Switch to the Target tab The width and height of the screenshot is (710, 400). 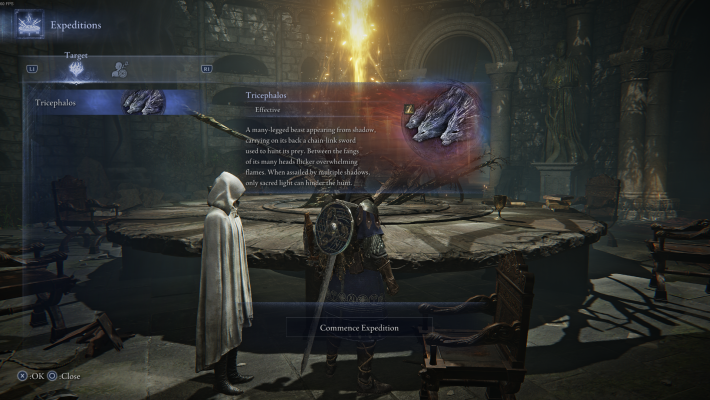(x=76, y=70)
